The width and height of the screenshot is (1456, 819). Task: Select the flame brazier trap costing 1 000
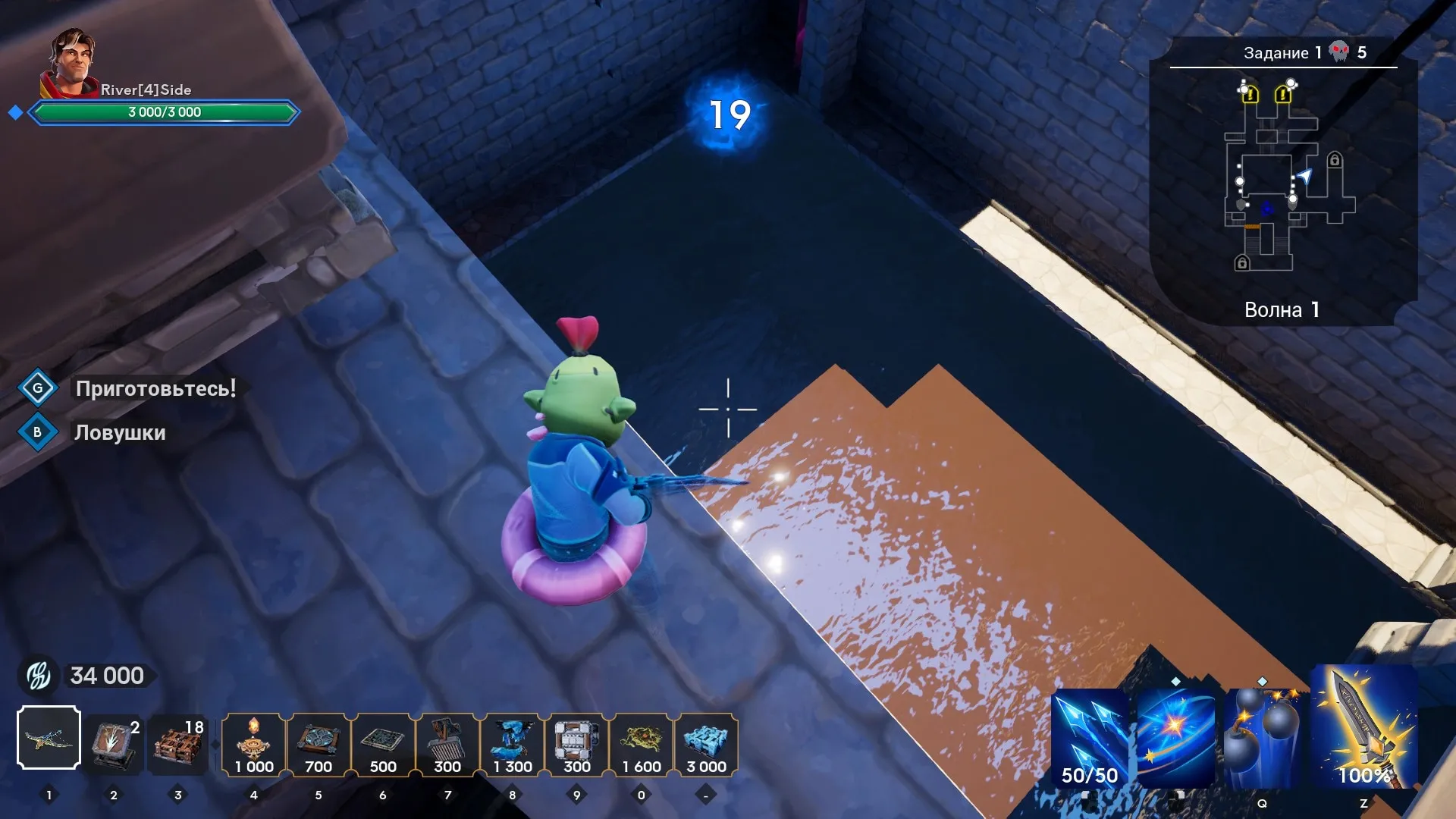[x=254, y=745]
